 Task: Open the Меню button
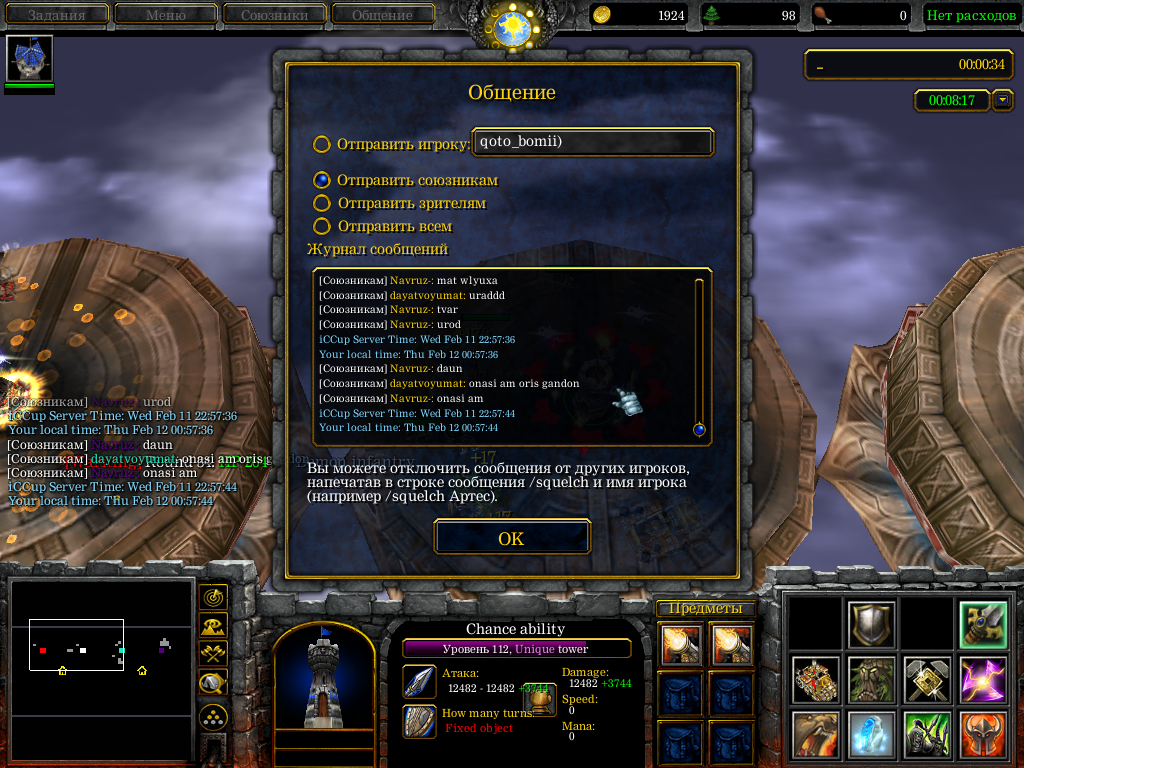coord(166,15)
